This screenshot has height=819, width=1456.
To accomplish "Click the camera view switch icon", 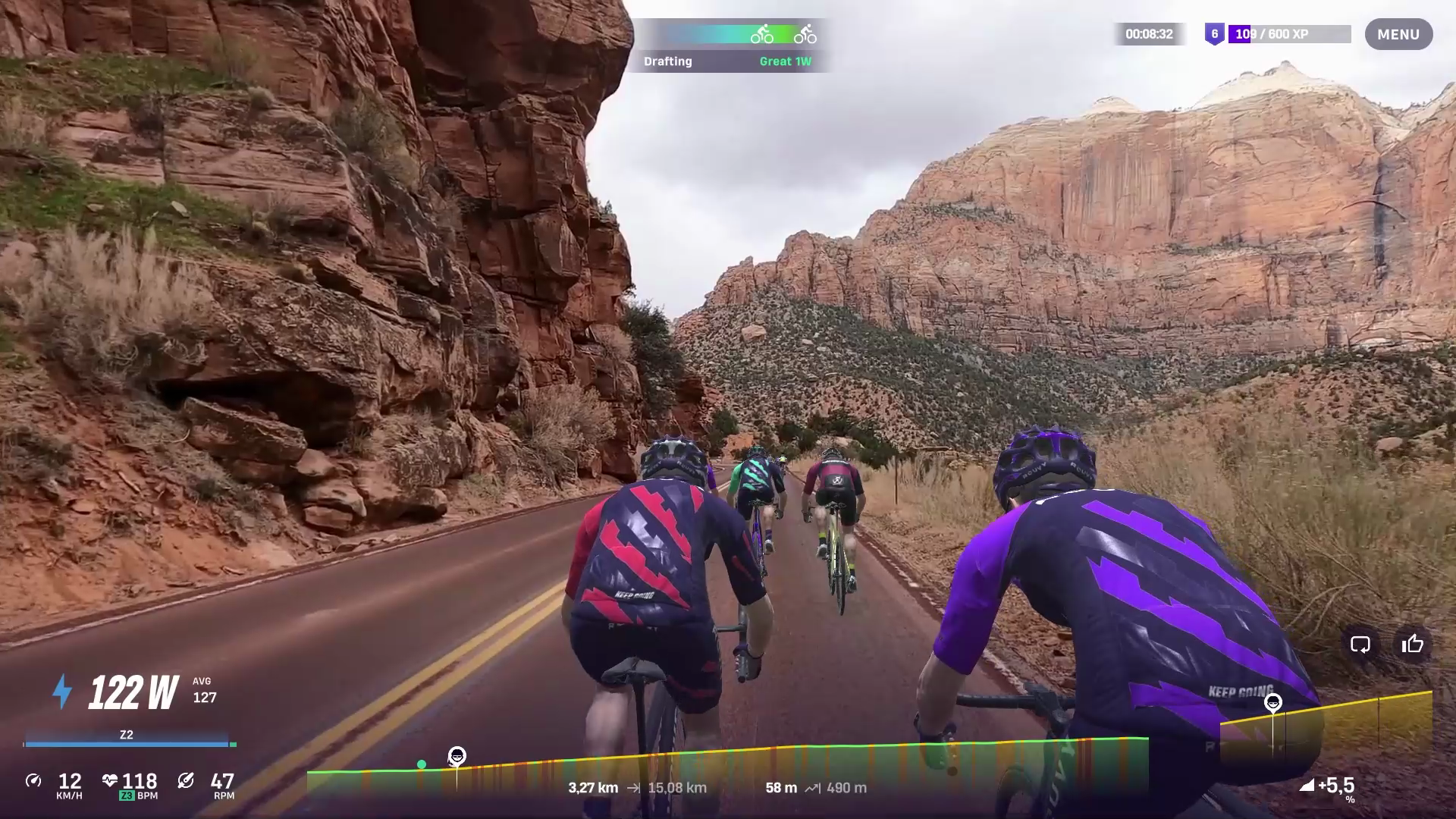I will [1360, 645].
